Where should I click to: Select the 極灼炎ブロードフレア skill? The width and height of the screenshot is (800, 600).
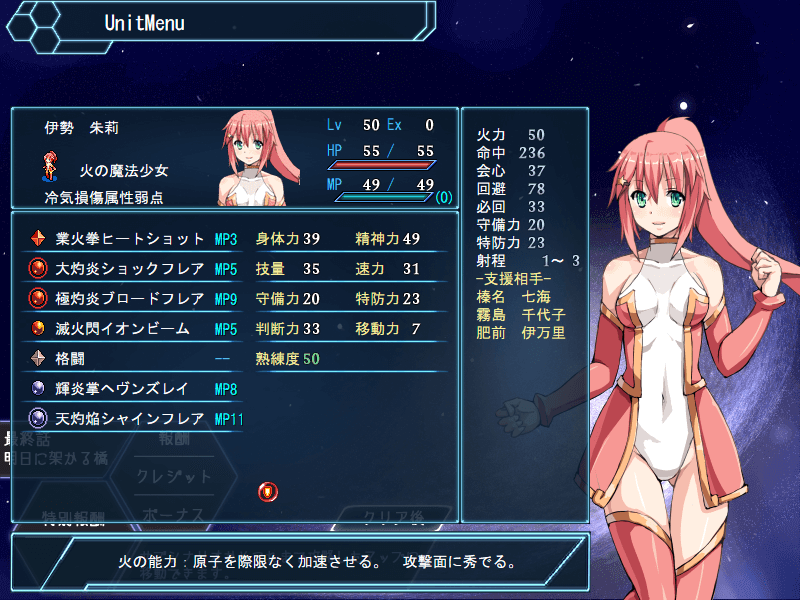coord(130,299)
